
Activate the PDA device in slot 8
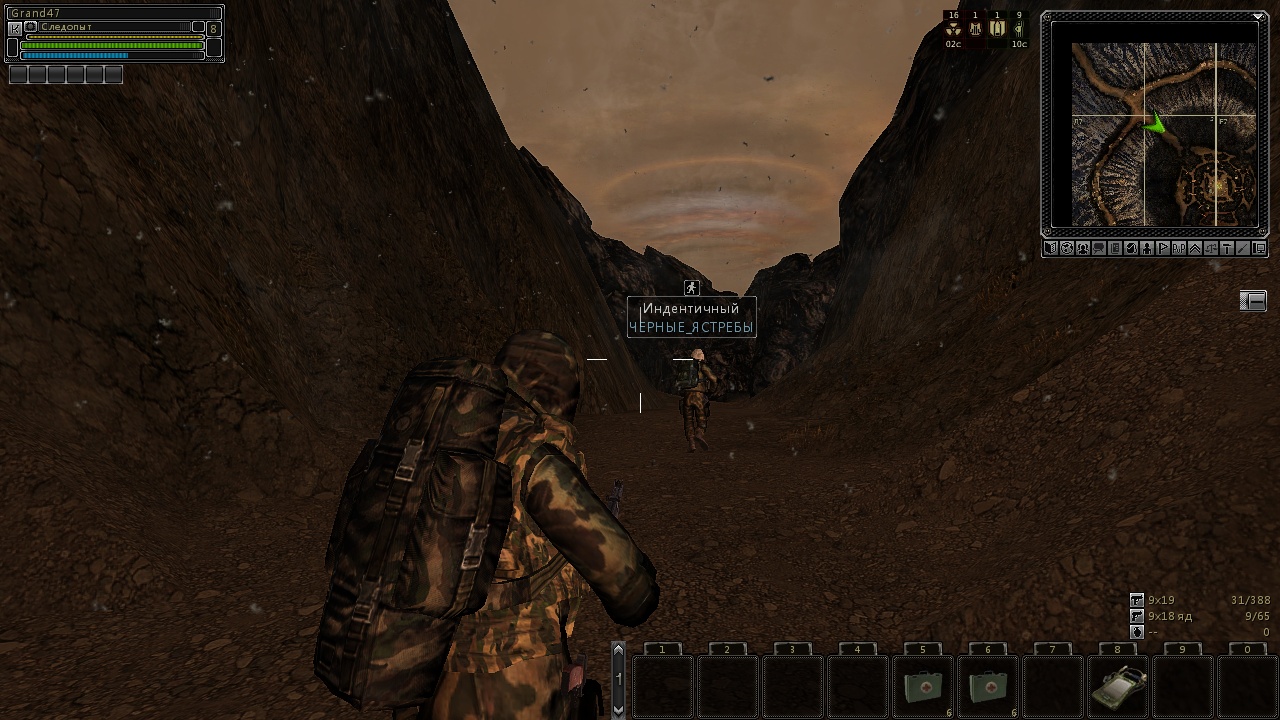tap(1117, 687)
